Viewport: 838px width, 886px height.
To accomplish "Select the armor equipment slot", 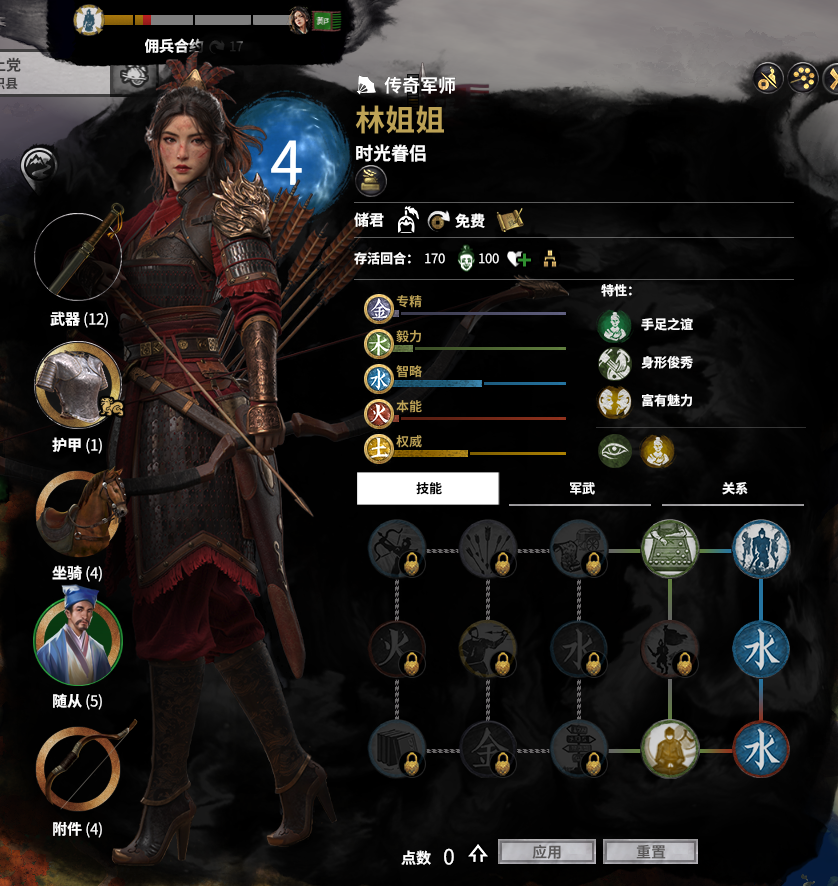I will (x=78, y=385).
